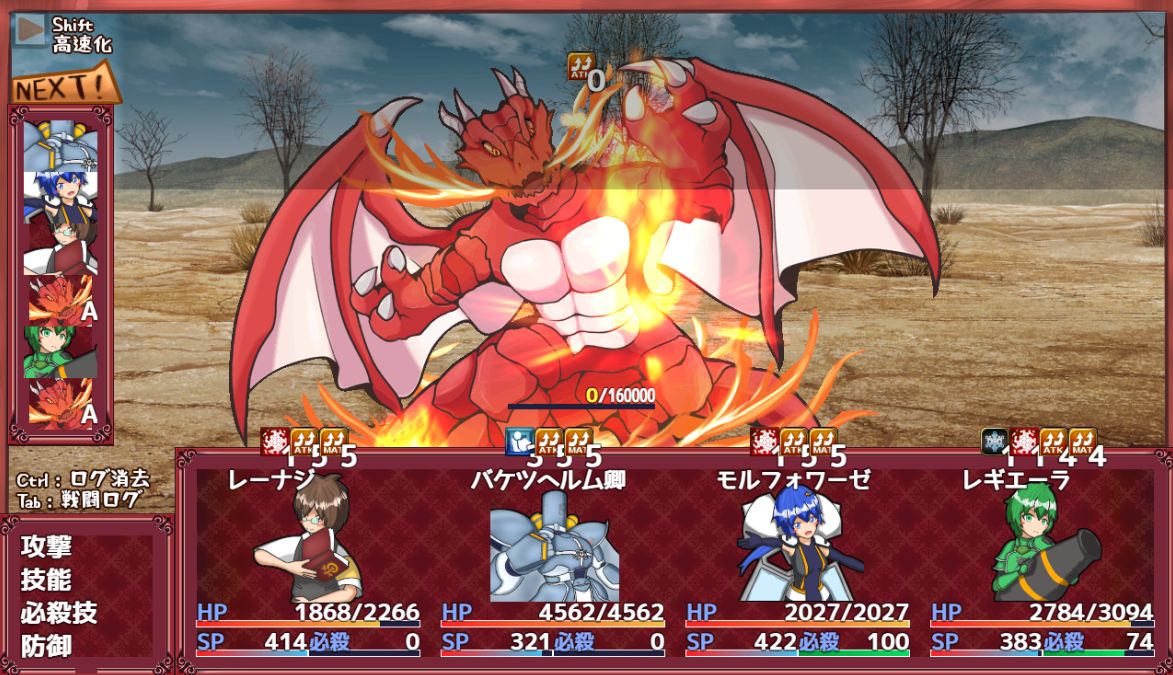Select the 防御 defend command

(47, 646)
